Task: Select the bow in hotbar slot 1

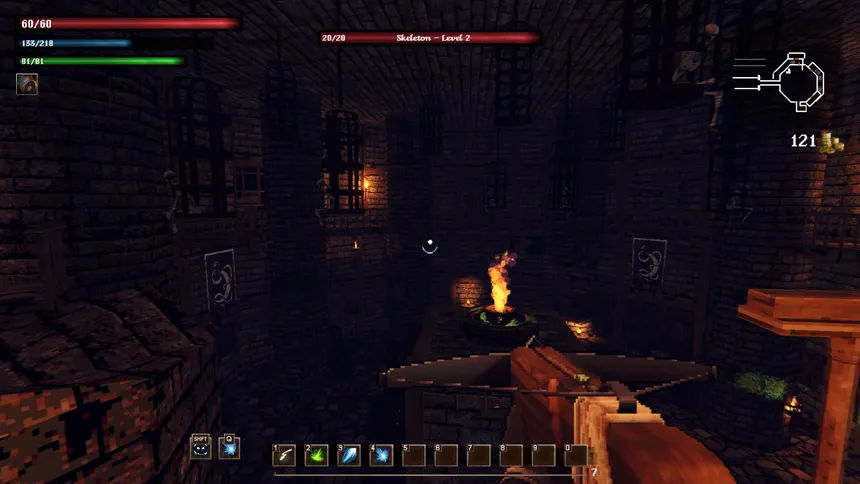Action: point(285,456)
